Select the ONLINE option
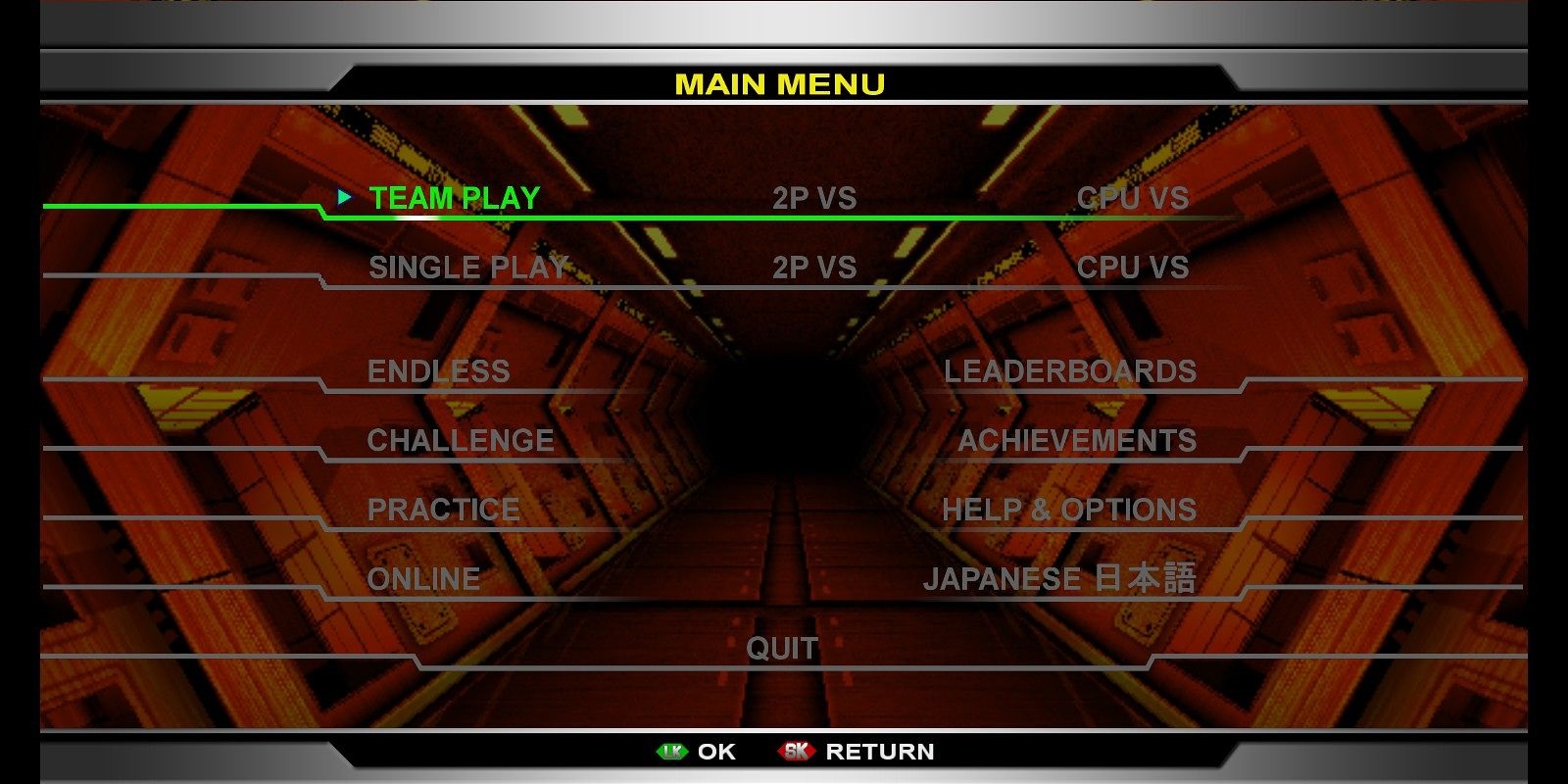This screenshot has width=1568, height=784. point(422,578)
